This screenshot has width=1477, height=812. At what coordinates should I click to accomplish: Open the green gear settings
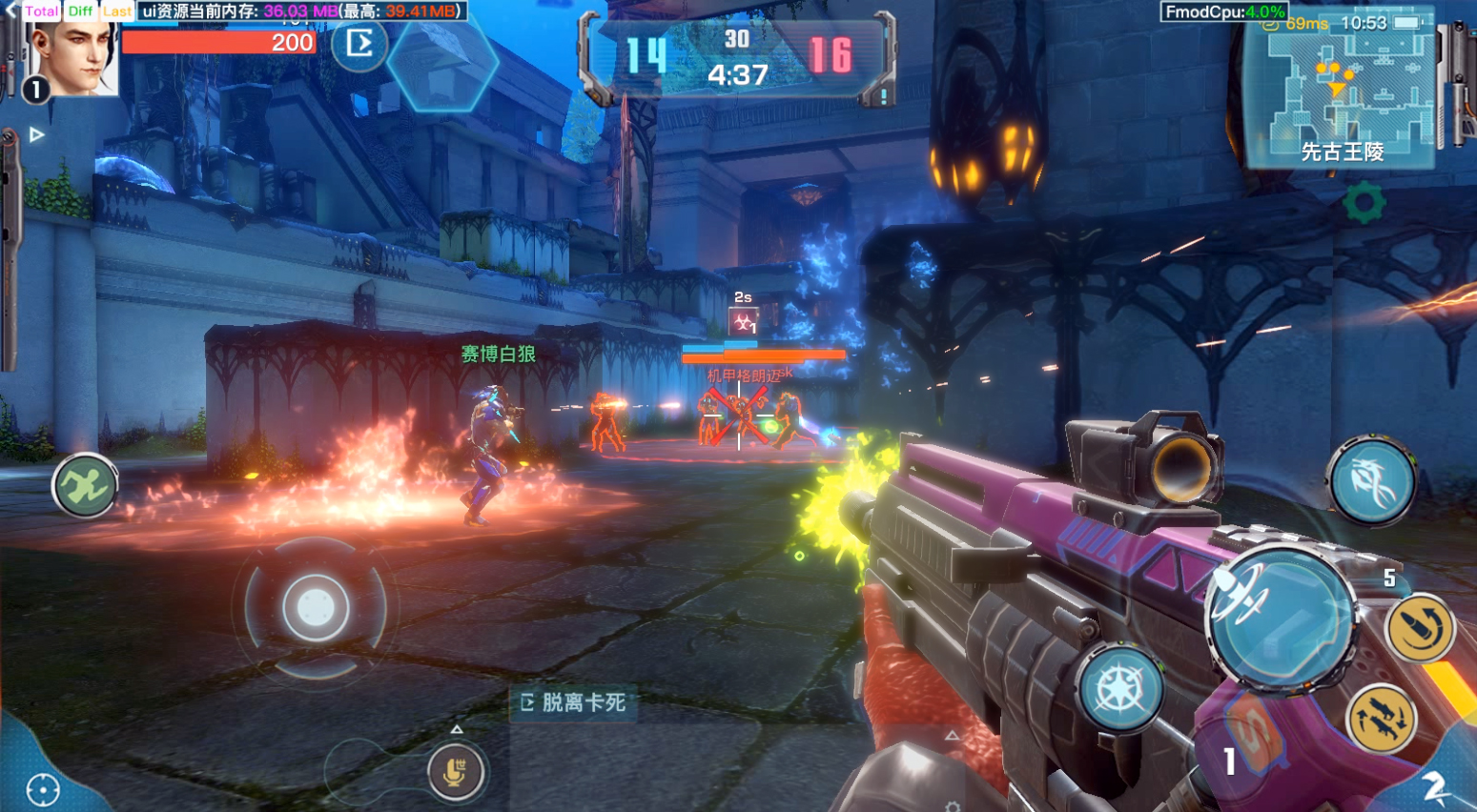pos(1364,202)
